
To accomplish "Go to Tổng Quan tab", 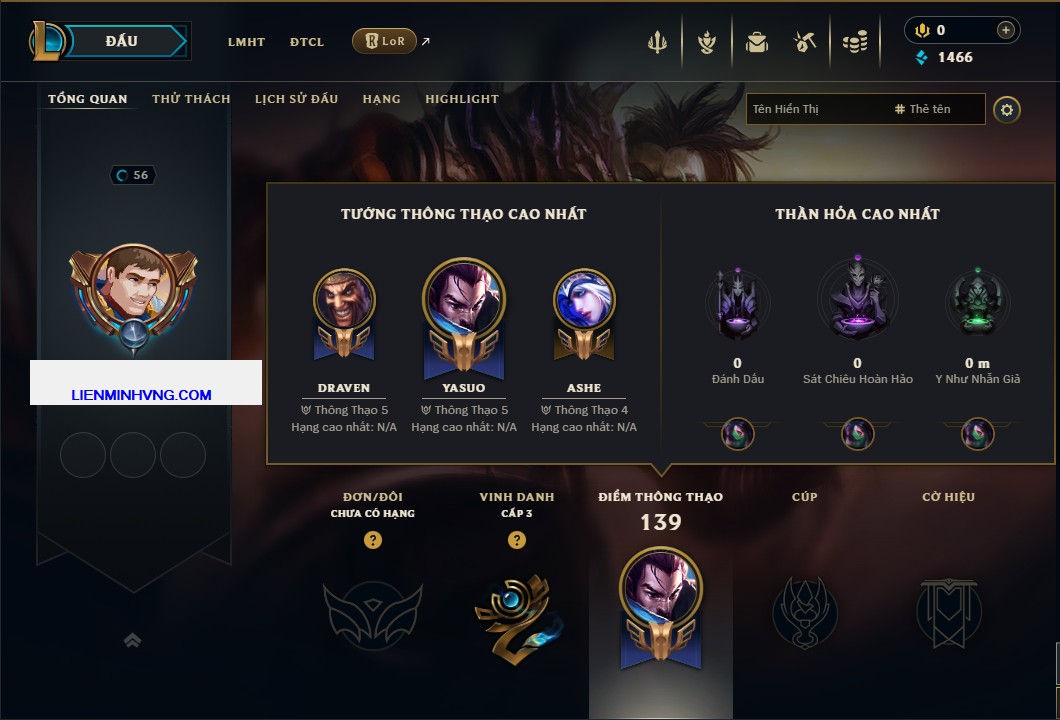I will pyautogui.click(x=88, y=99).
